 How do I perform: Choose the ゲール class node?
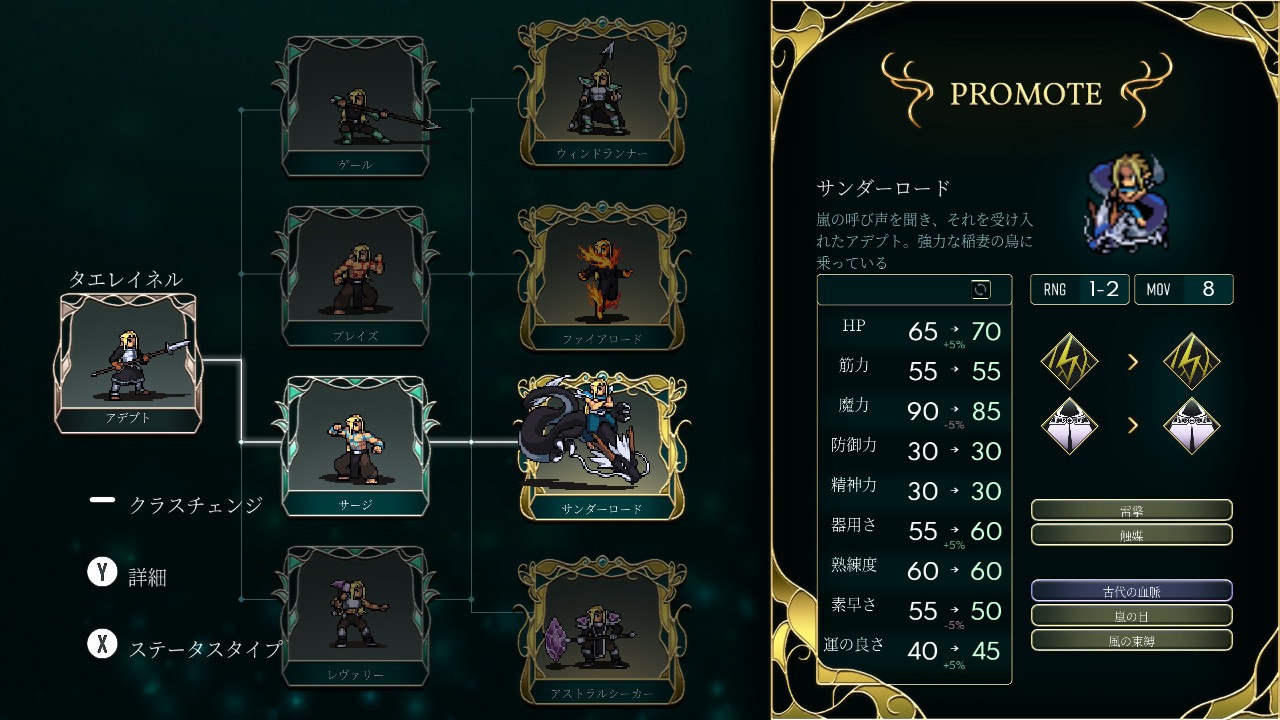pos(356,106)
